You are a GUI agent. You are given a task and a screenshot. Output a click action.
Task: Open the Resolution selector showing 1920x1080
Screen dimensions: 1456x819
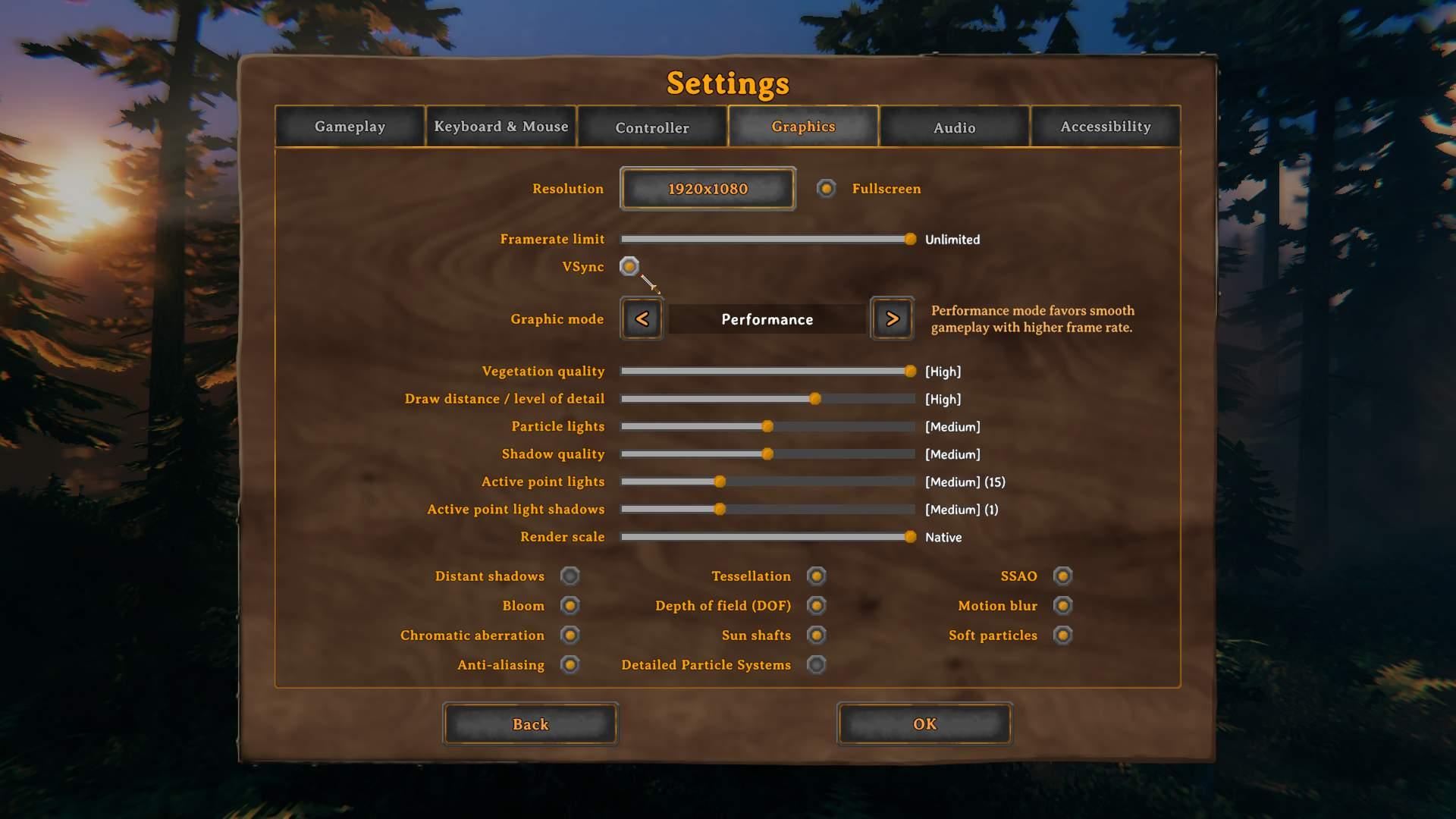[x=707, y=188]
